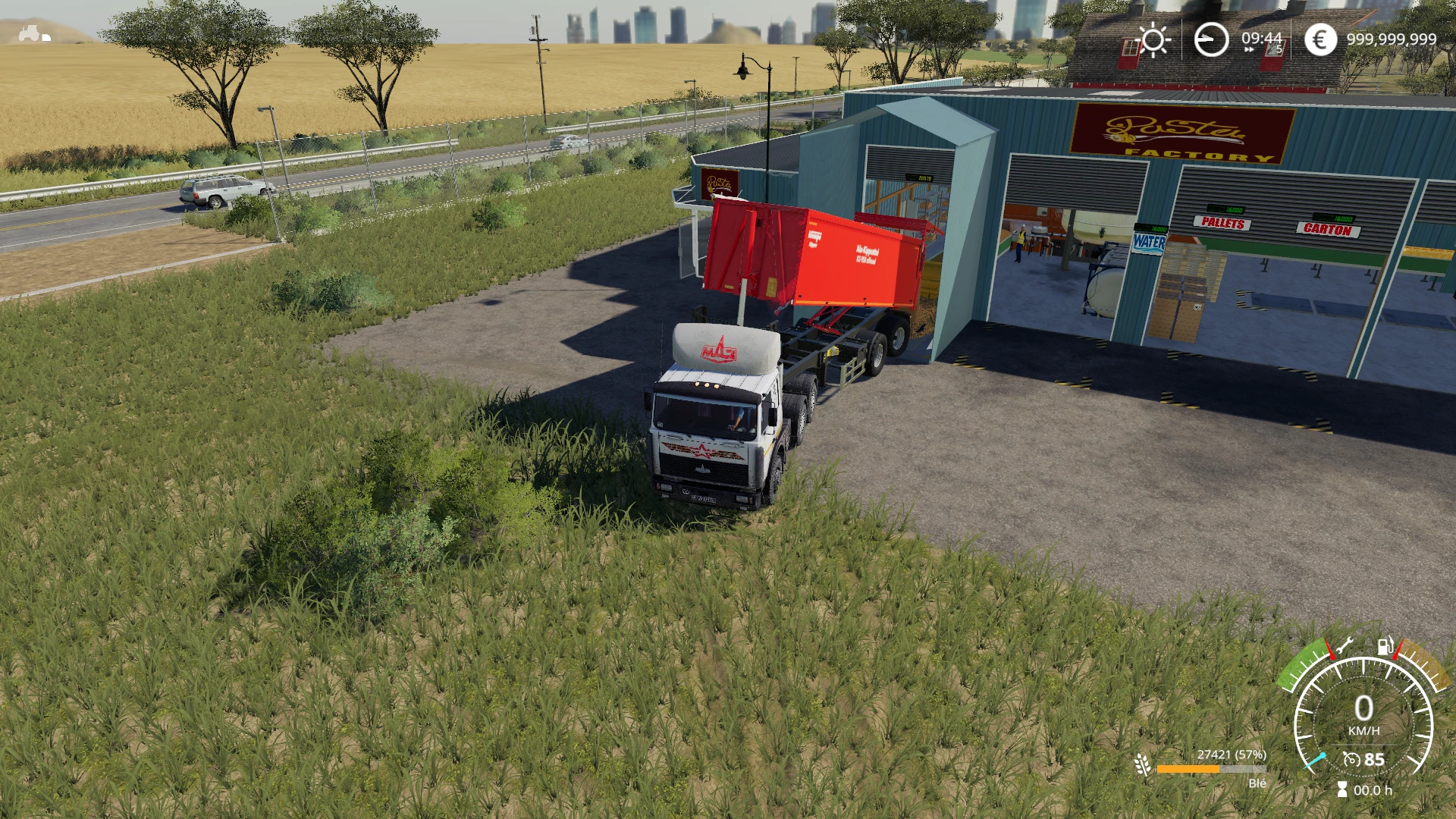
Task: Toggle the cruise control icon
Action: click(x=1351, y=759)
